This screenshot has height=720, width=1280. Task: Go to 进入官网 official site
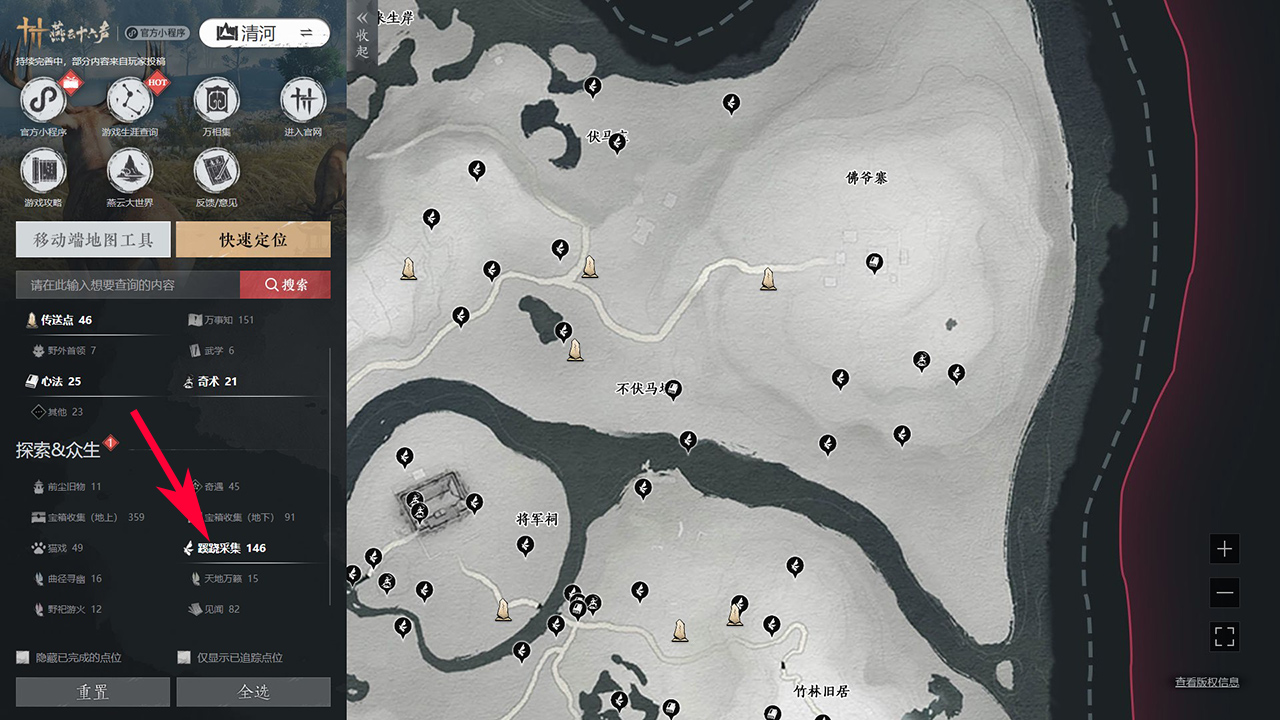tap(303, 101)
